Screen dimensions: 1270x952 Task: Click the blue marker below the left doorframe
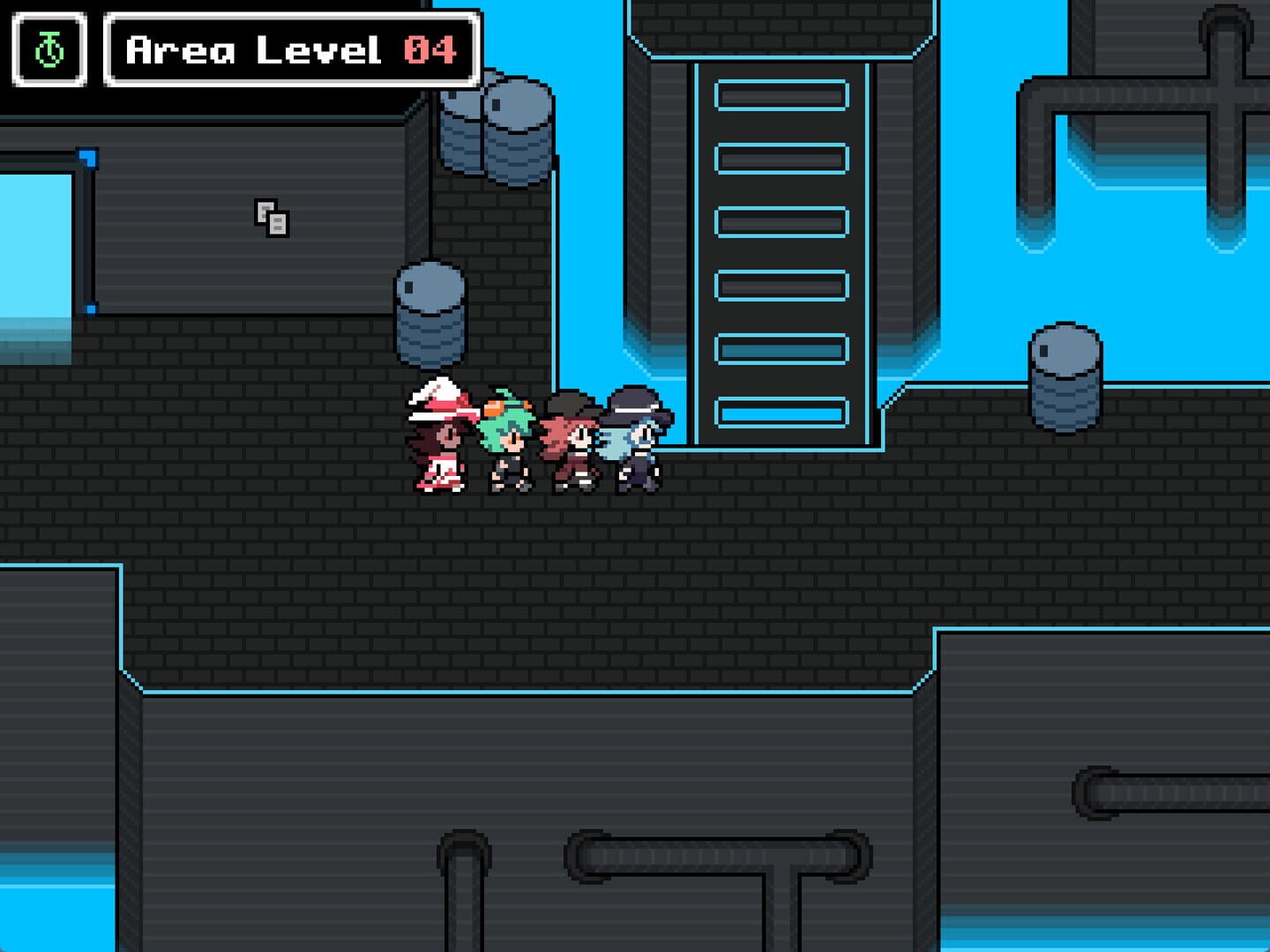92,307
